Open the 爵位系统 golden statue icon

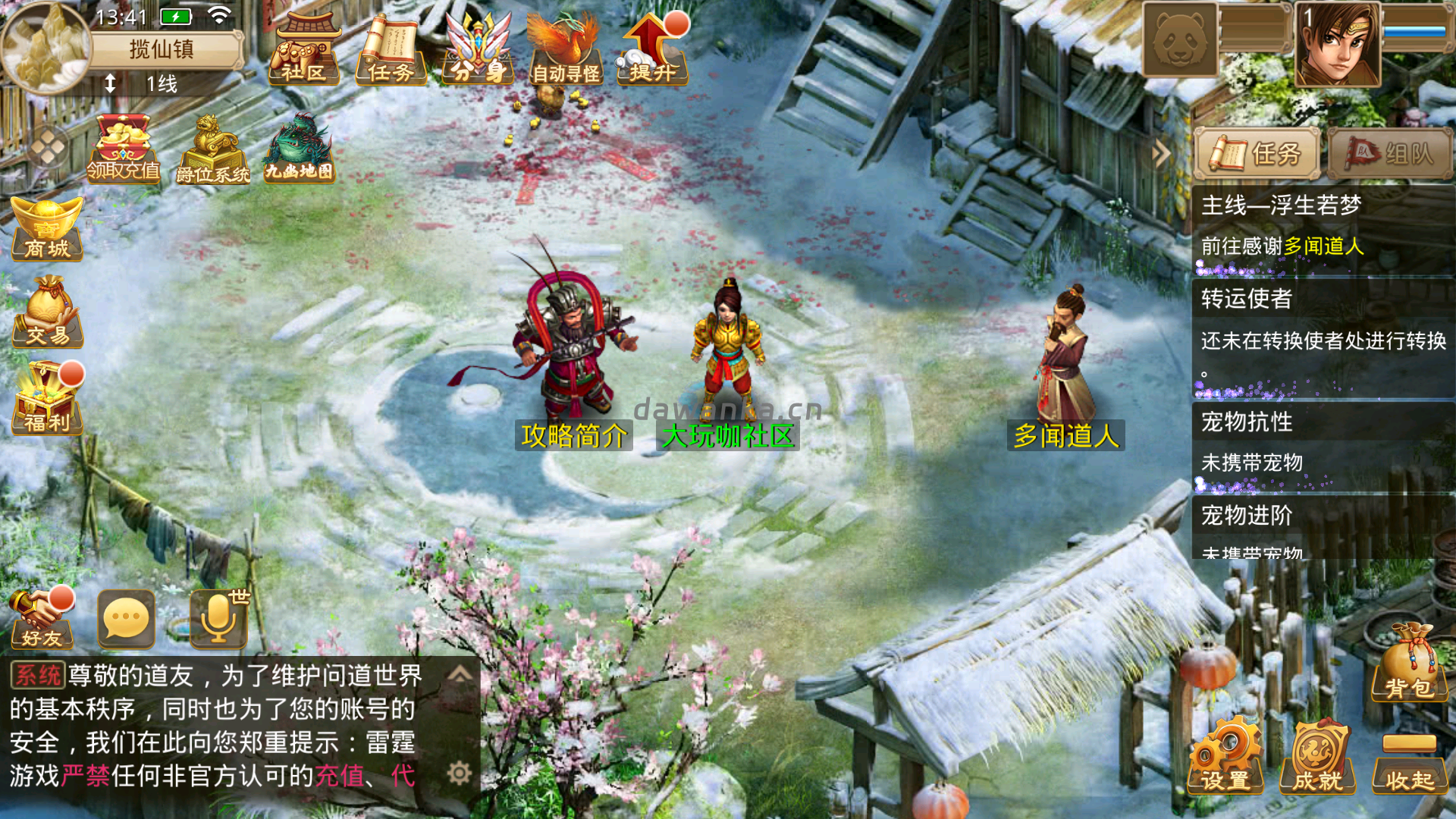(x=212, y=149)
